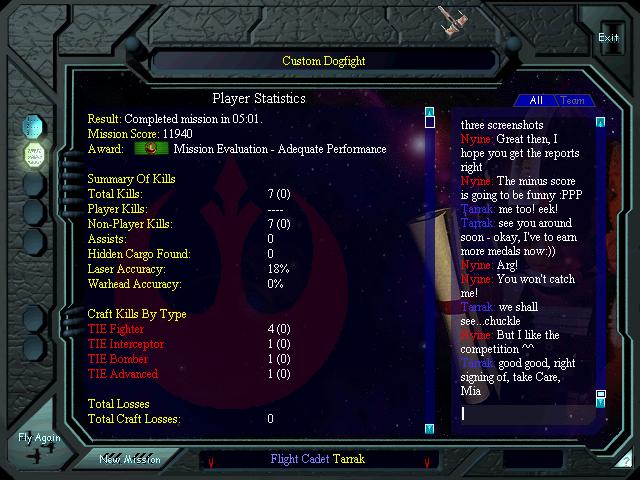Click the statistics panel's scroll-up arrow
The width and height of the screenshot is (640, 480).
[430, 111]
